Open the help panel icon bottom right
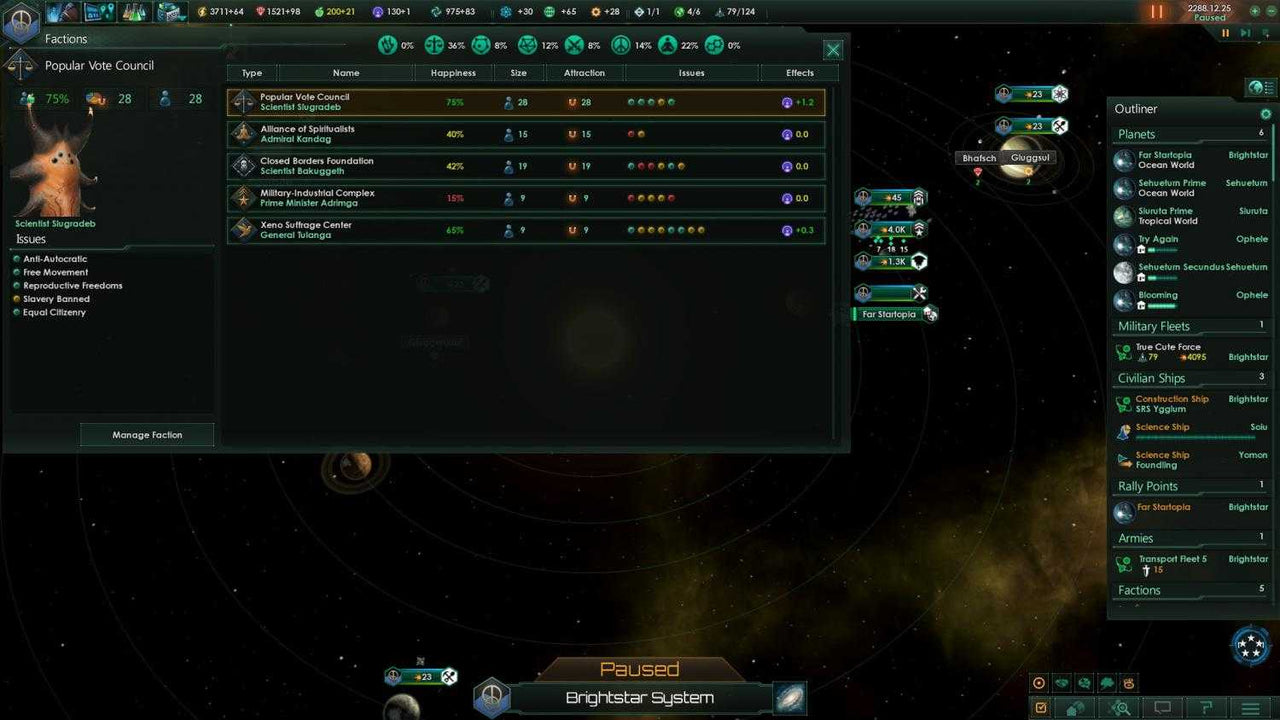1280x720 pixels. point(1208,708)
